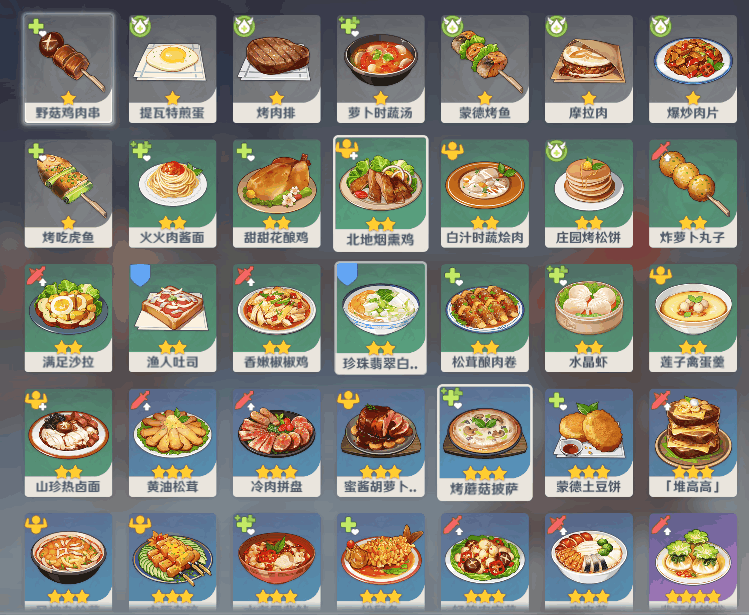This screenshot has width=749, height=615.
Task: Pick the 烤蘑菇披萨 mushroom pizza
Action: pyautogui.click(x=484, y=441)
